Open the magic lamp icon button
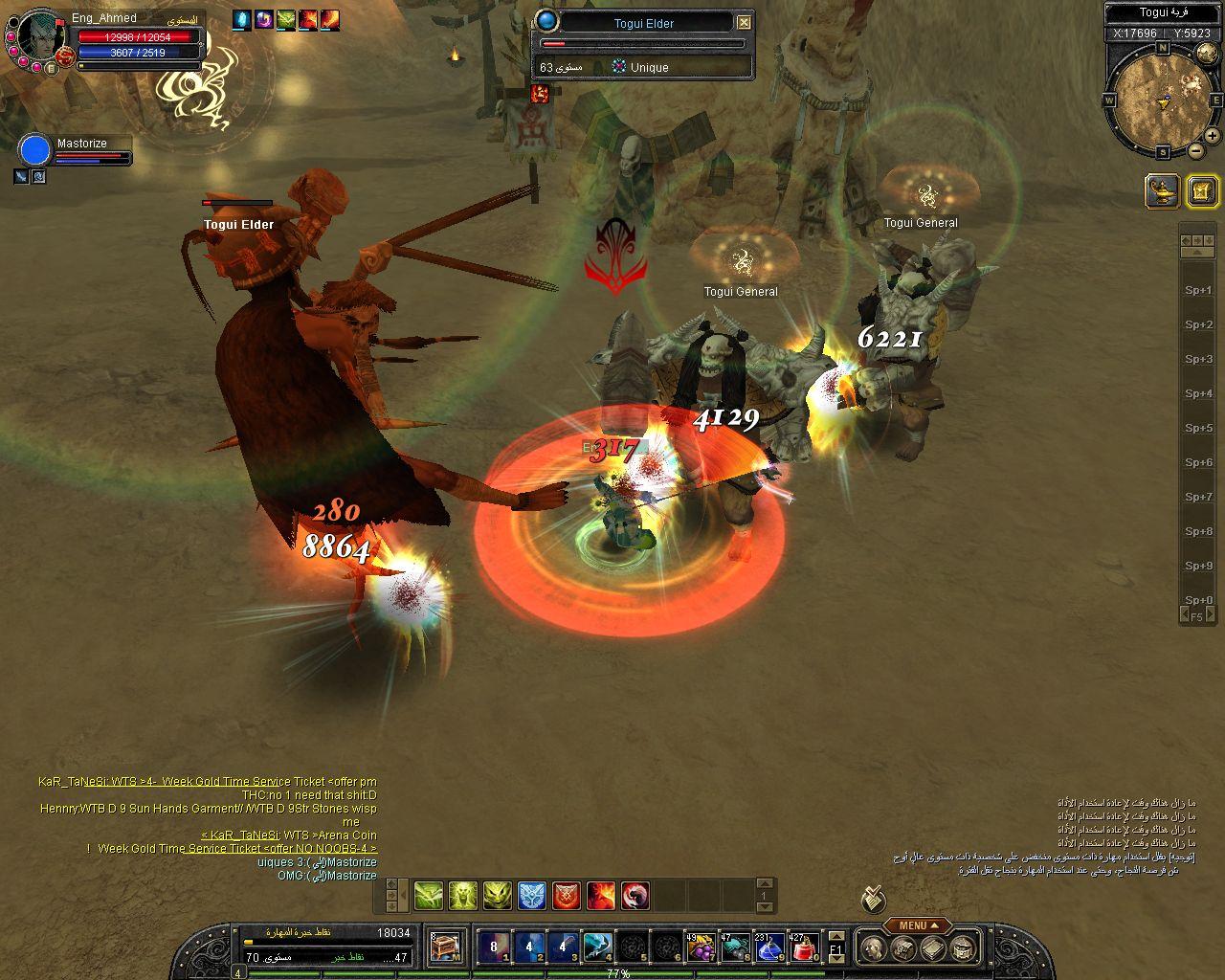 [x=1162, y=190]
